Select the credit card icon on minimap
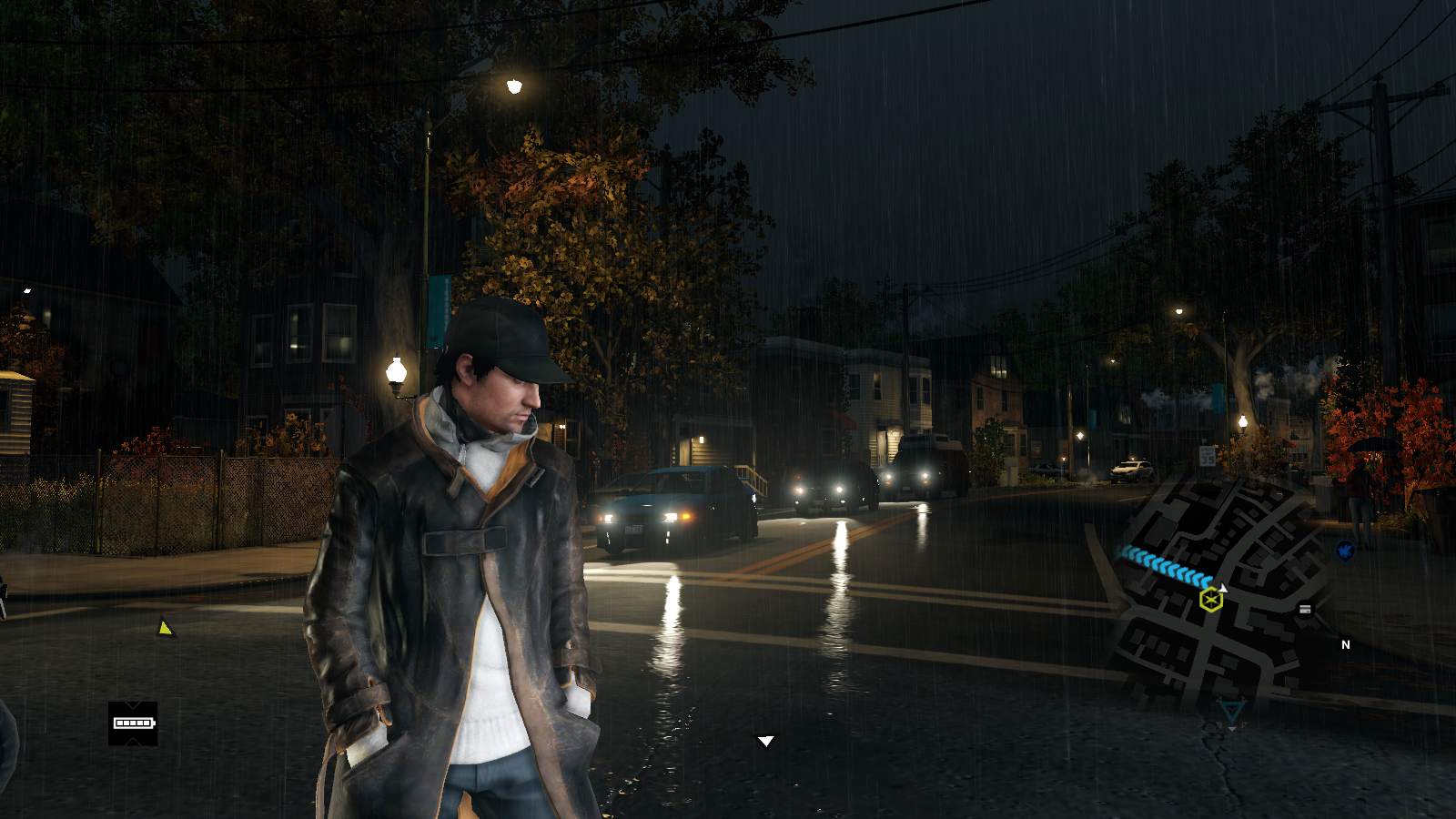The width and height of the screenshot is (1456, 819). tap(1305, 609)
